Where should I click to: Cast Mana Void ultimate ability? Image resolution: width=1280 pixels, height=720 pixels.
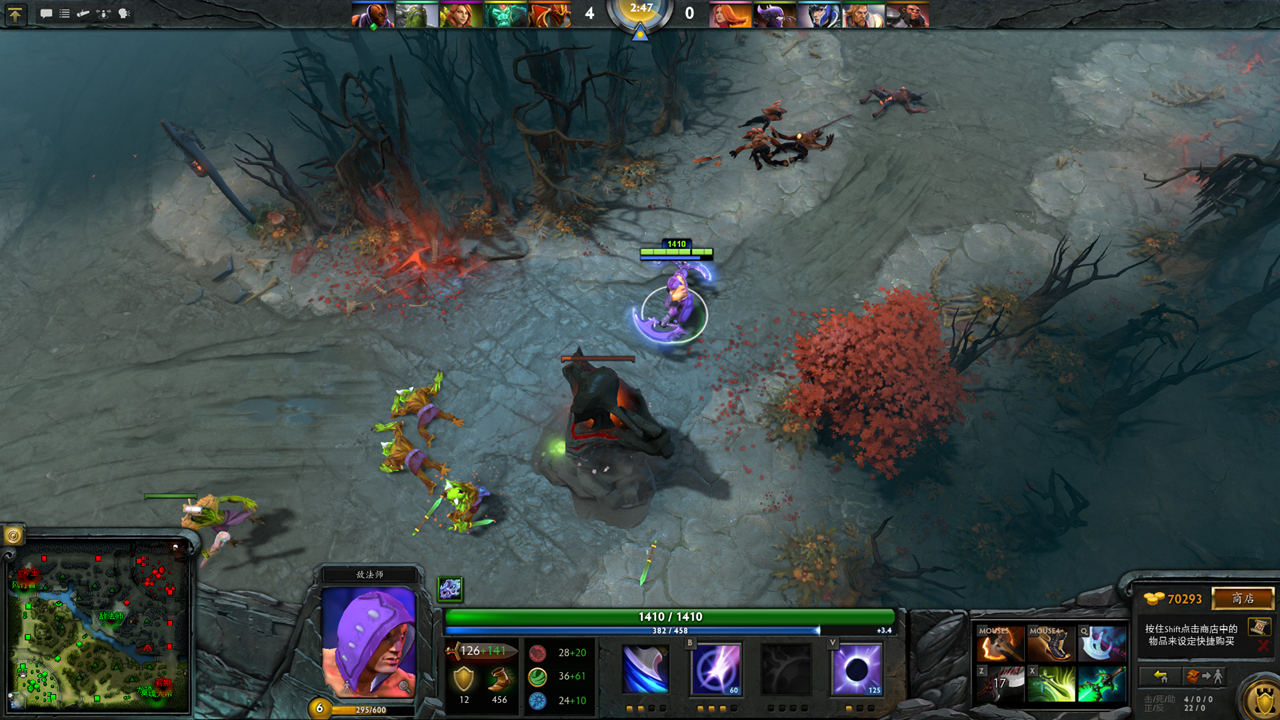(x=857, y=669)
